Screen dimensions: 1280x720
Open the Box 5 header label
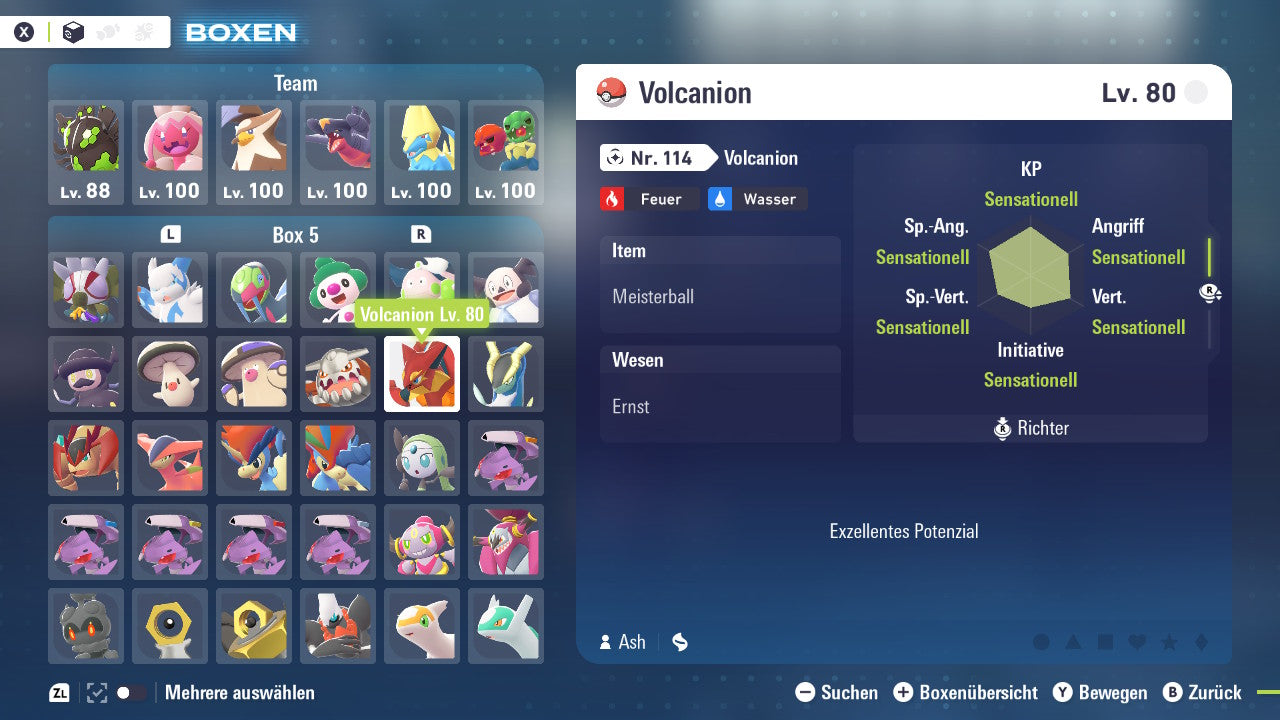tap(295, 235)
